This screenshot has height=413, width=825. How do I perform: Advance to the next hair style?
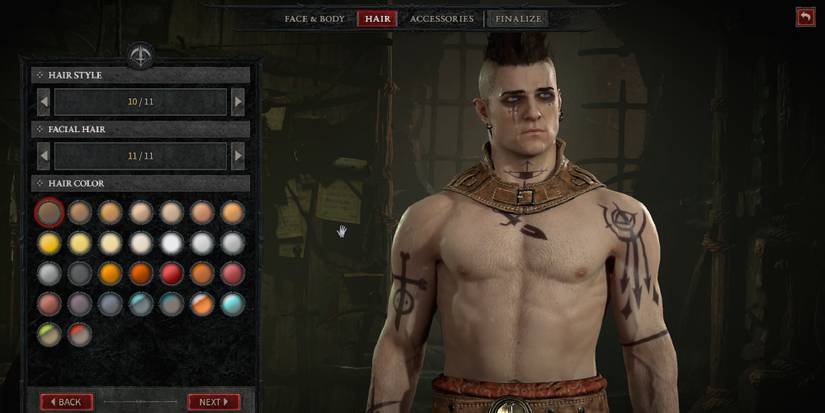[237, 102]
